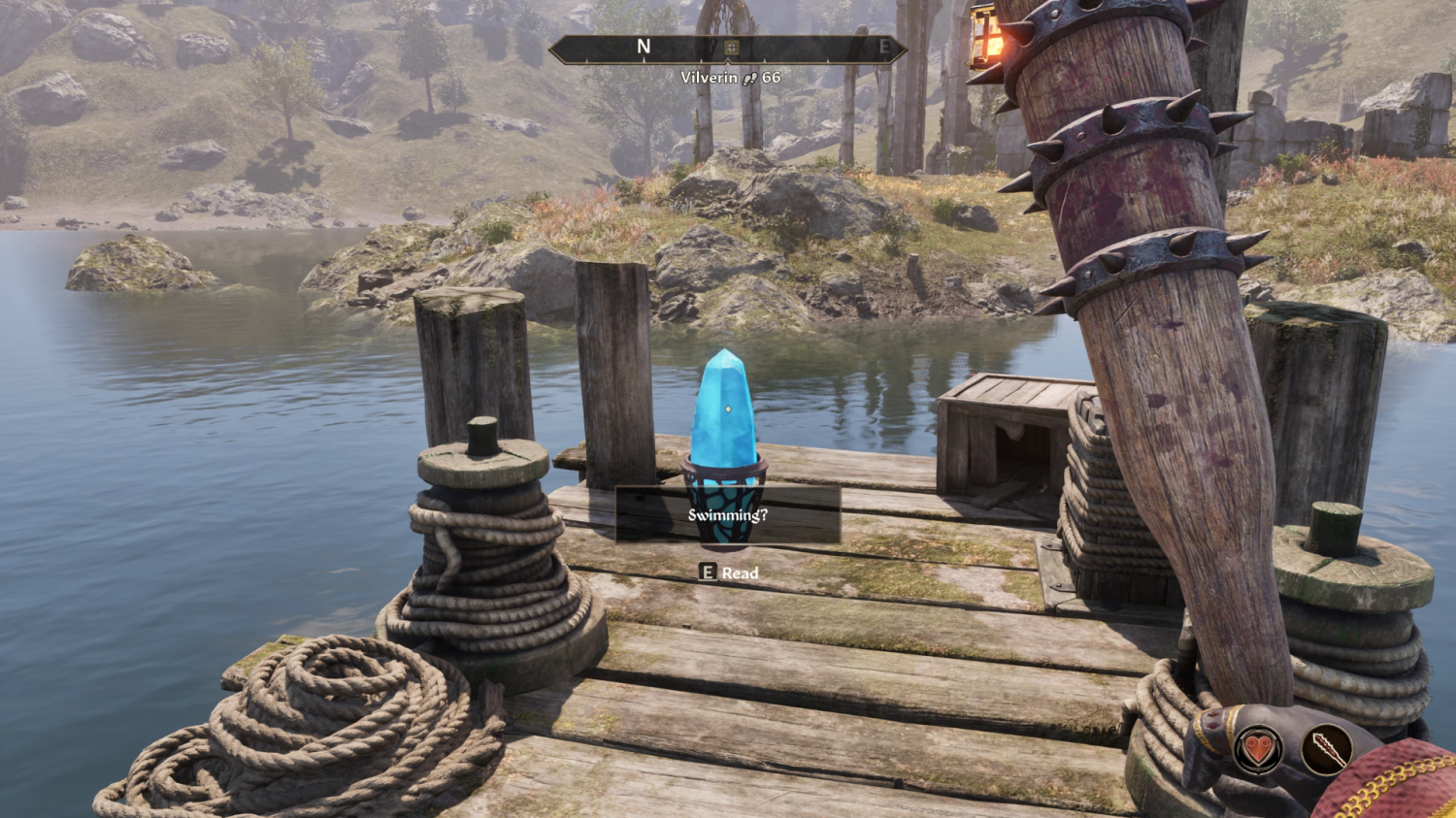Expand the Swimming? note panel

pos(729,516)
